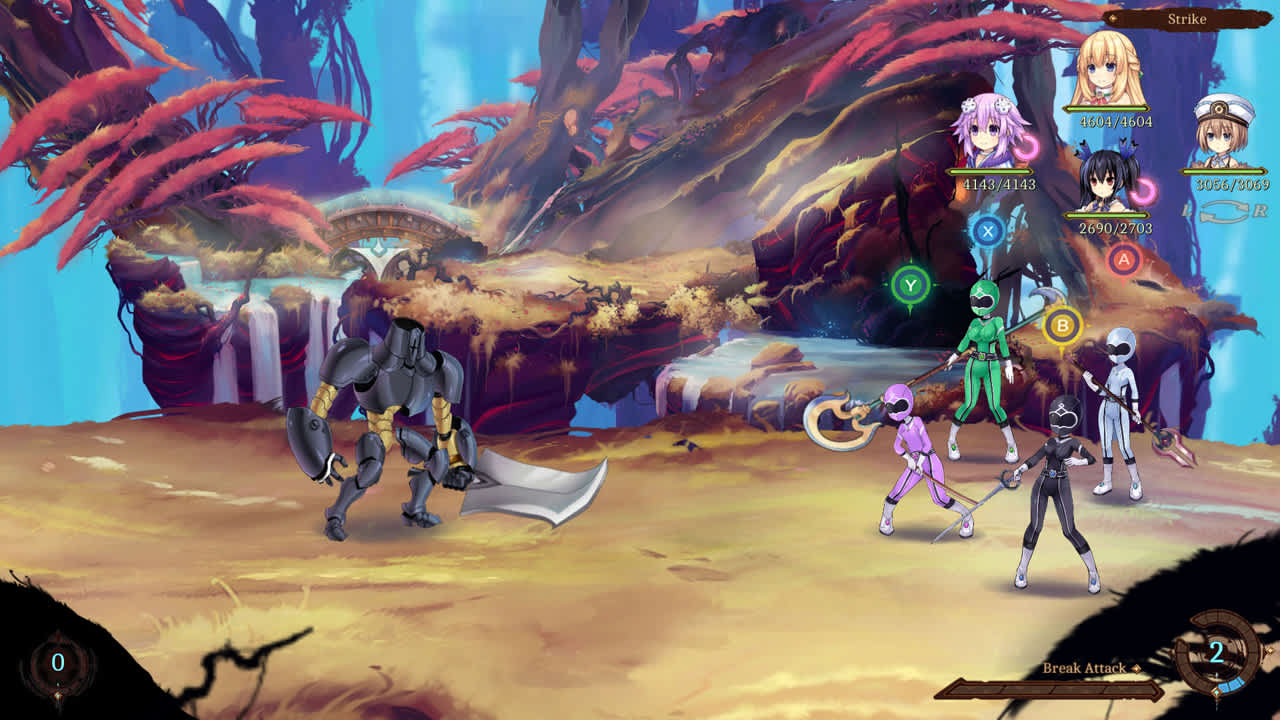Select Neptune's character portrait
Screen dimensions: 1280x720
tap(985, 130)
